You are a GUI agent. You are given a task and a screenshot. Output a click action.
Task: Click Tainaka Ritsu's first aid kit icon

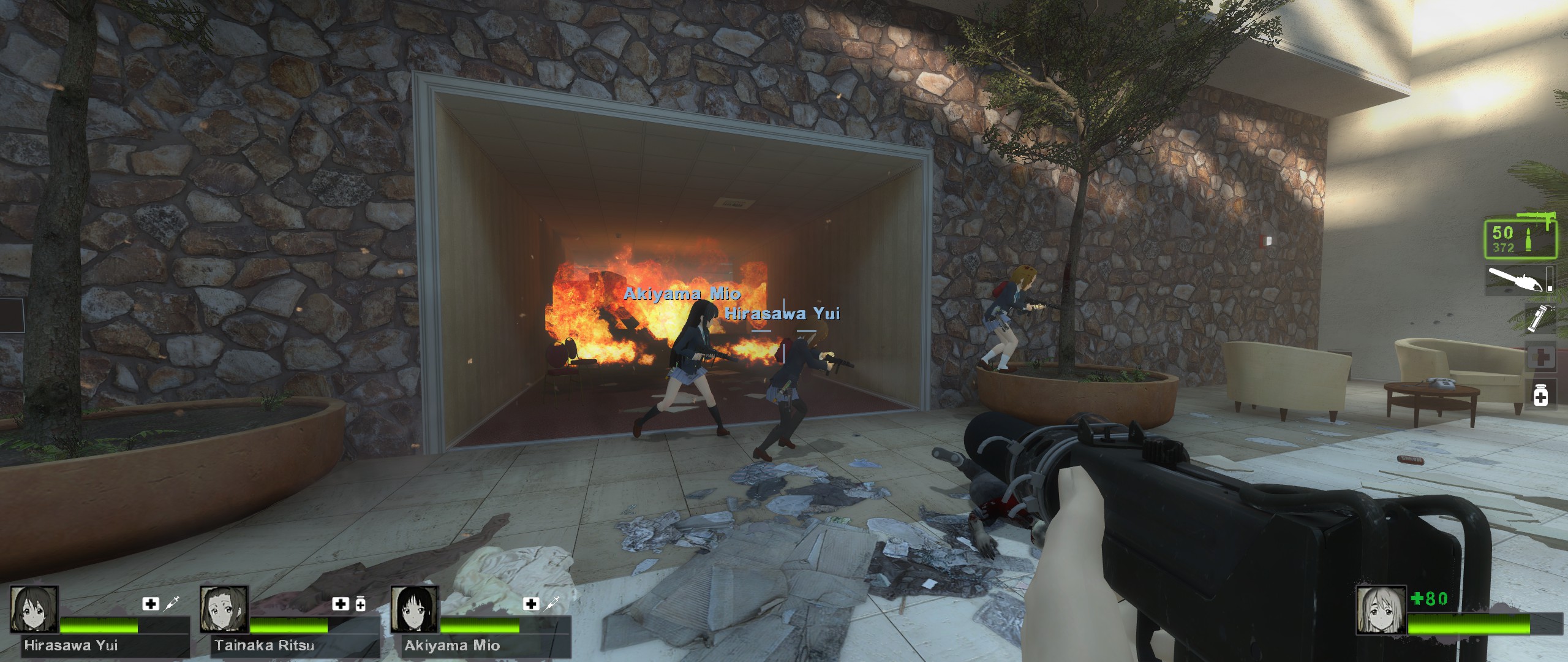coord(340,604)
